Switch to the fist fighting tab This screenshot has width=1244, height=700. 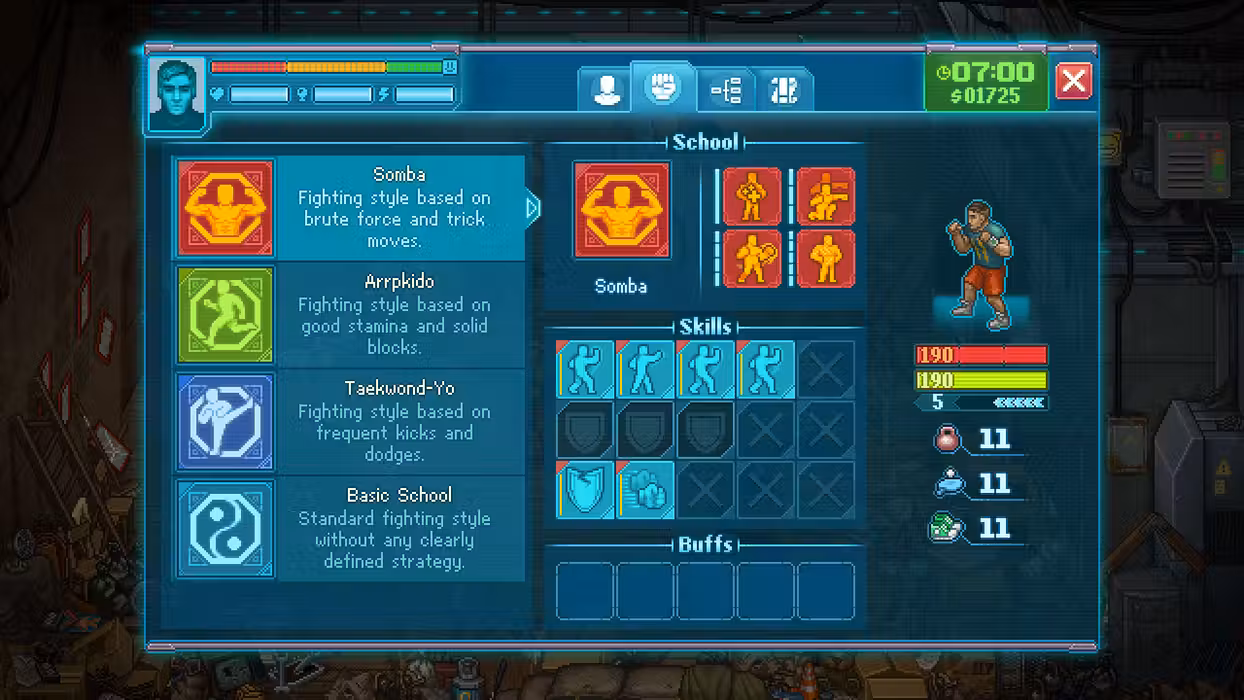coord(663,87)
